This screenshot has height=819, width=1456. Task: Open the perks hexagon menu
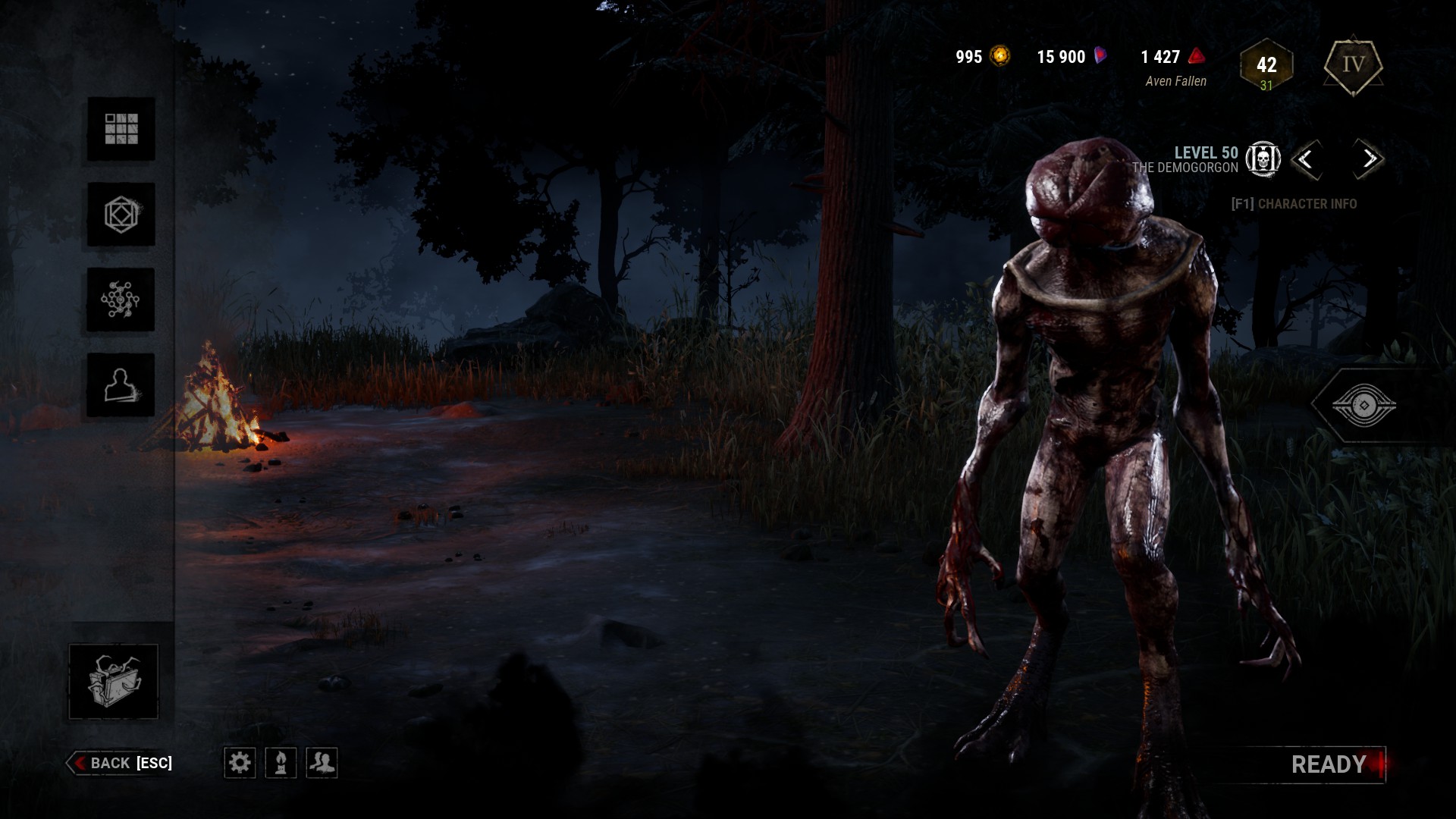121,215
